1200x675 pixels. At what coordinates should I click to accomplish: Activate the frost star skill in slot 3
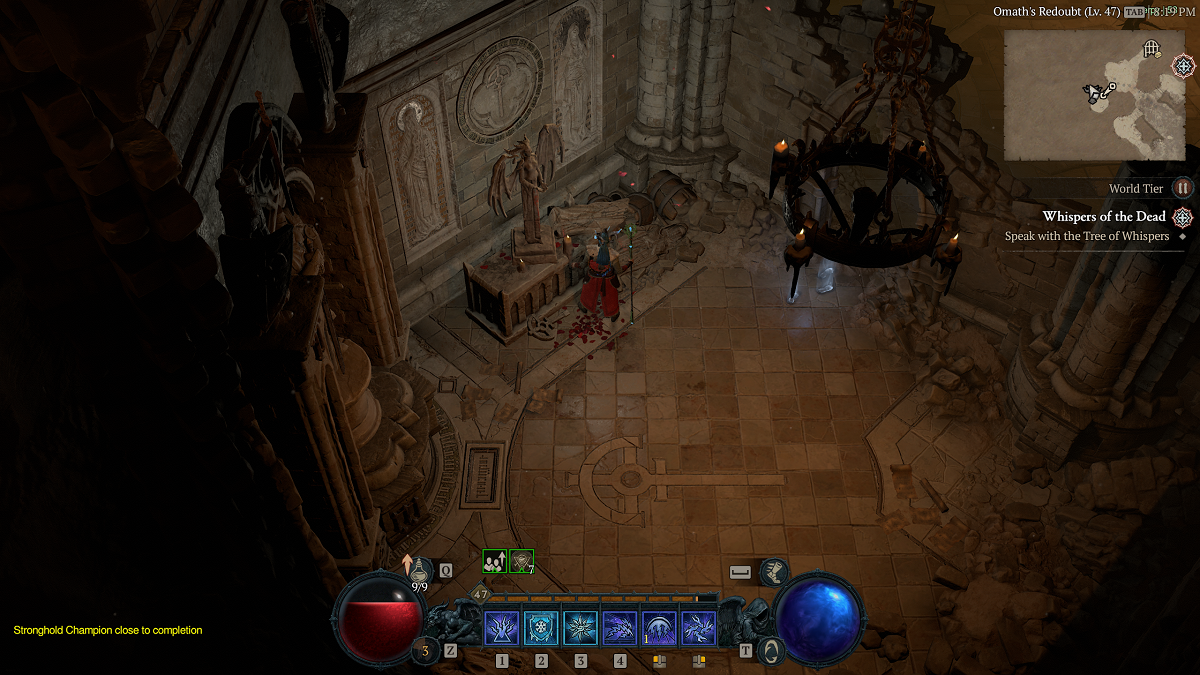[x=580, y=628]
